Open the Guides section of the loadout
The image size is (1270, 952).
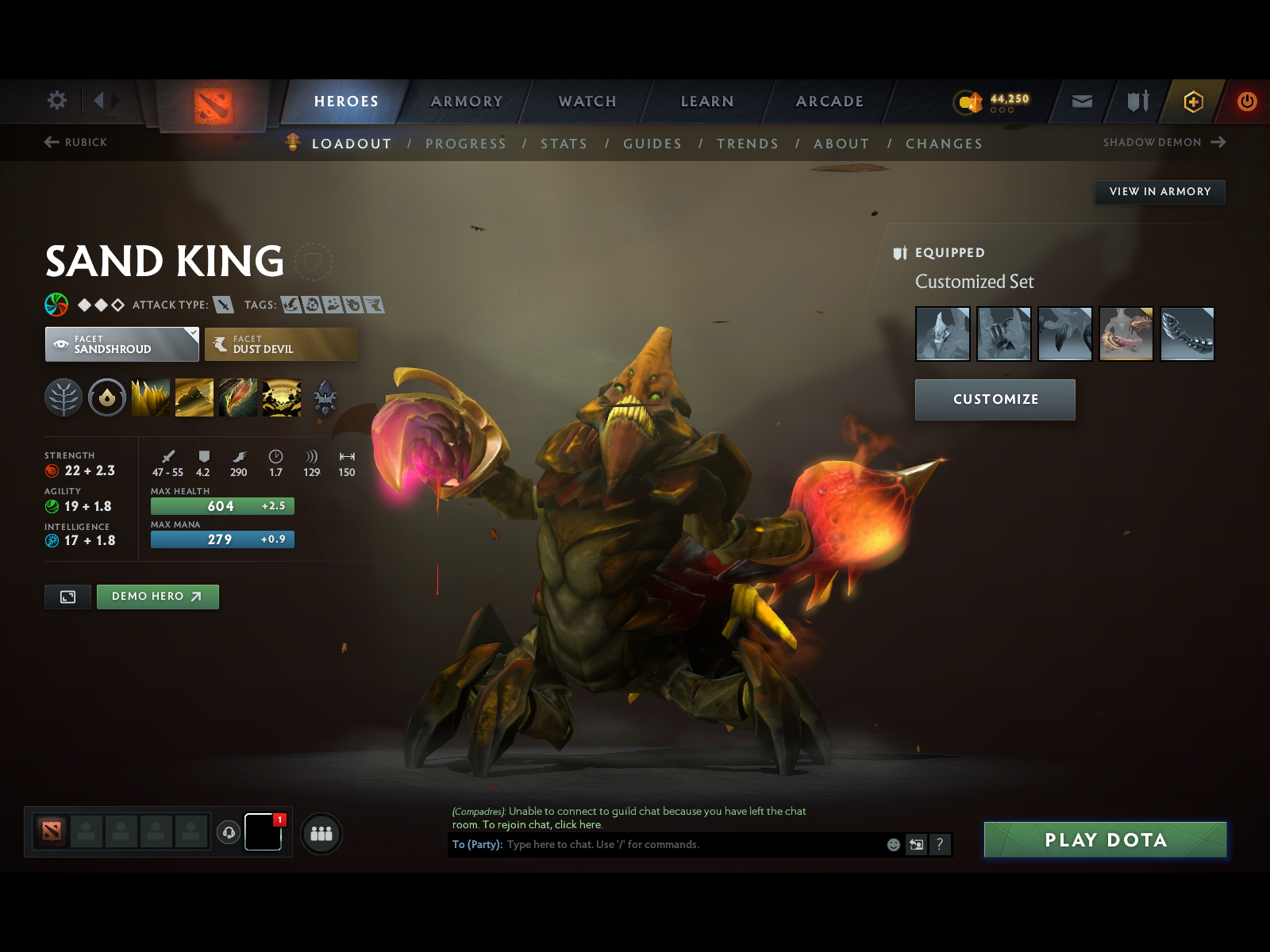coord(652,144)
